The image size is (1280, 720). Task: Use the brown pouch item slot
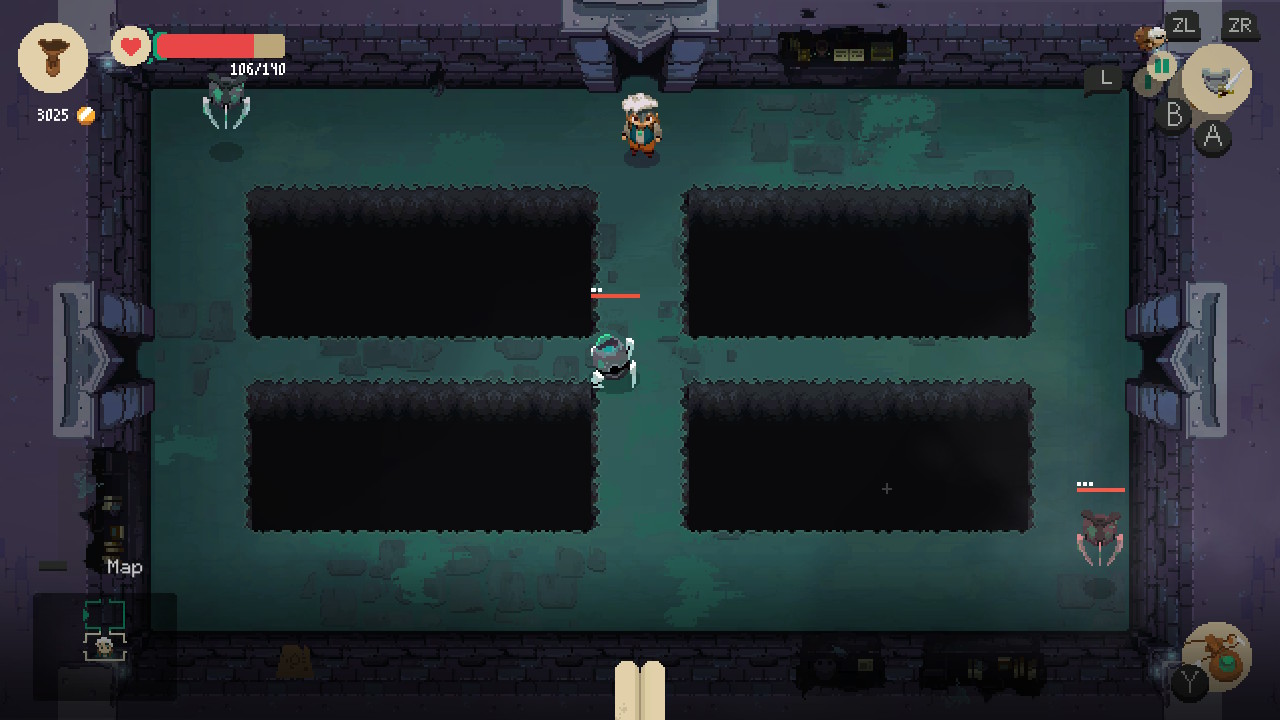click(1217, 655)
